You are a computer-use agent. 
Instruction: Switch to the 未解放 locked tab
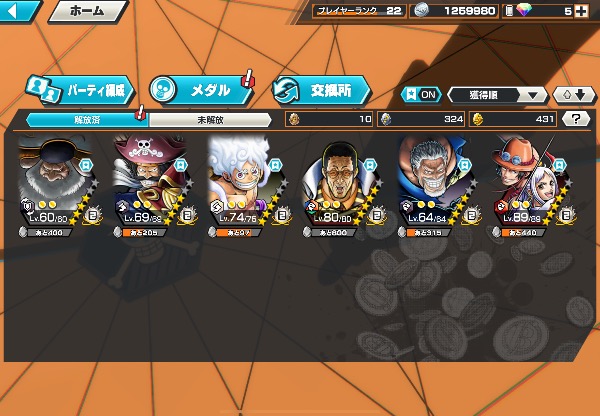click(x=209, y=120)
